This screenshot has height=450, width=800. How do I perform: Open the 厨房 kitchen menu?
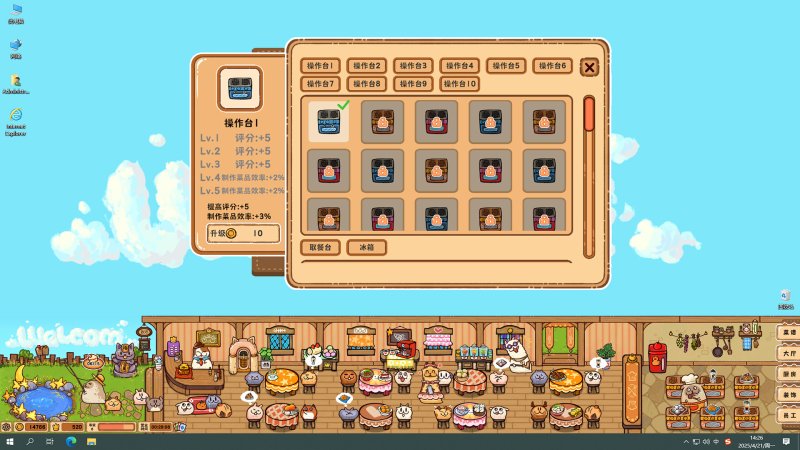click(x=789, y=373)
